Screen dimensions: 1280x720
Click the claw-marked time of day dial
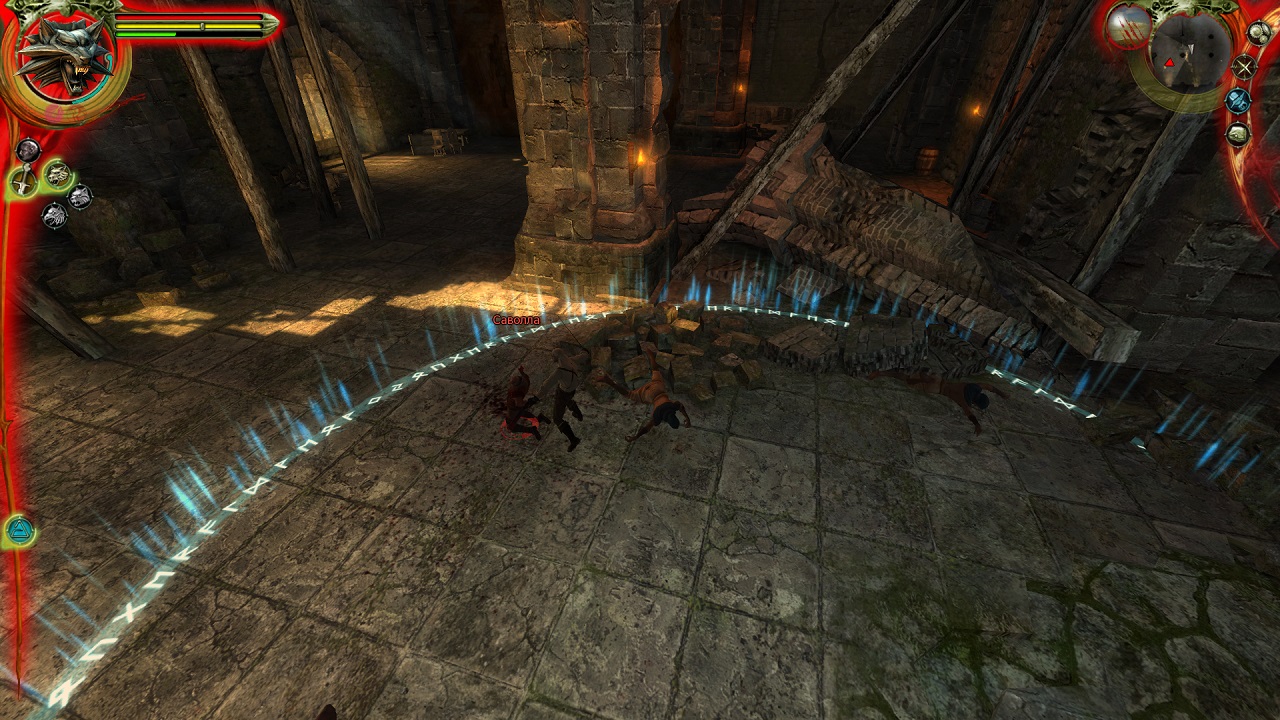pos(1128,25)
